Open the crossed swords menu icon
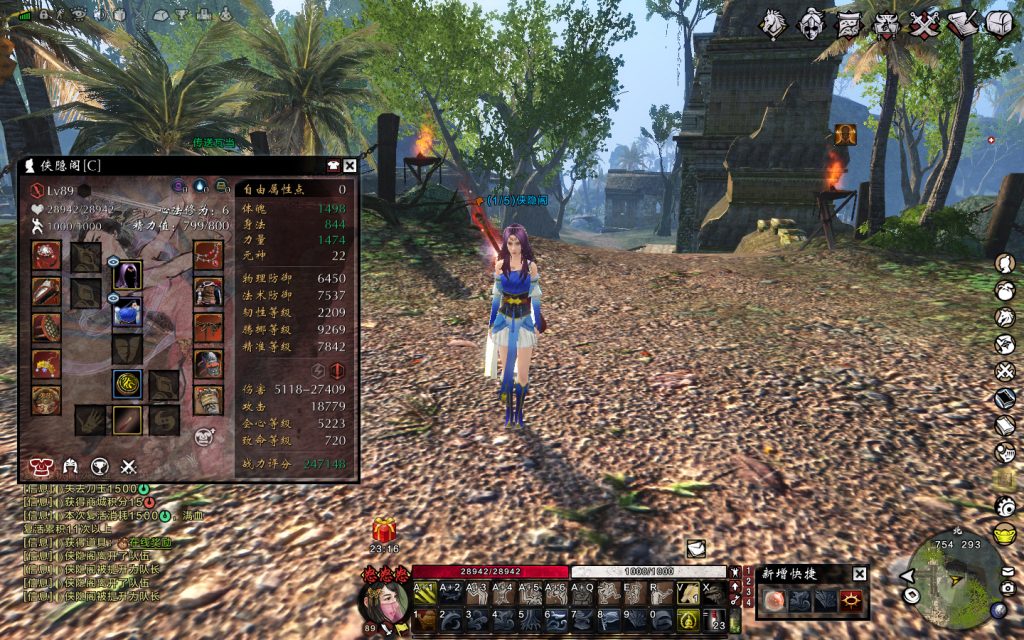The width and height of the screenshot is (1024, 640). coord(925,24)
